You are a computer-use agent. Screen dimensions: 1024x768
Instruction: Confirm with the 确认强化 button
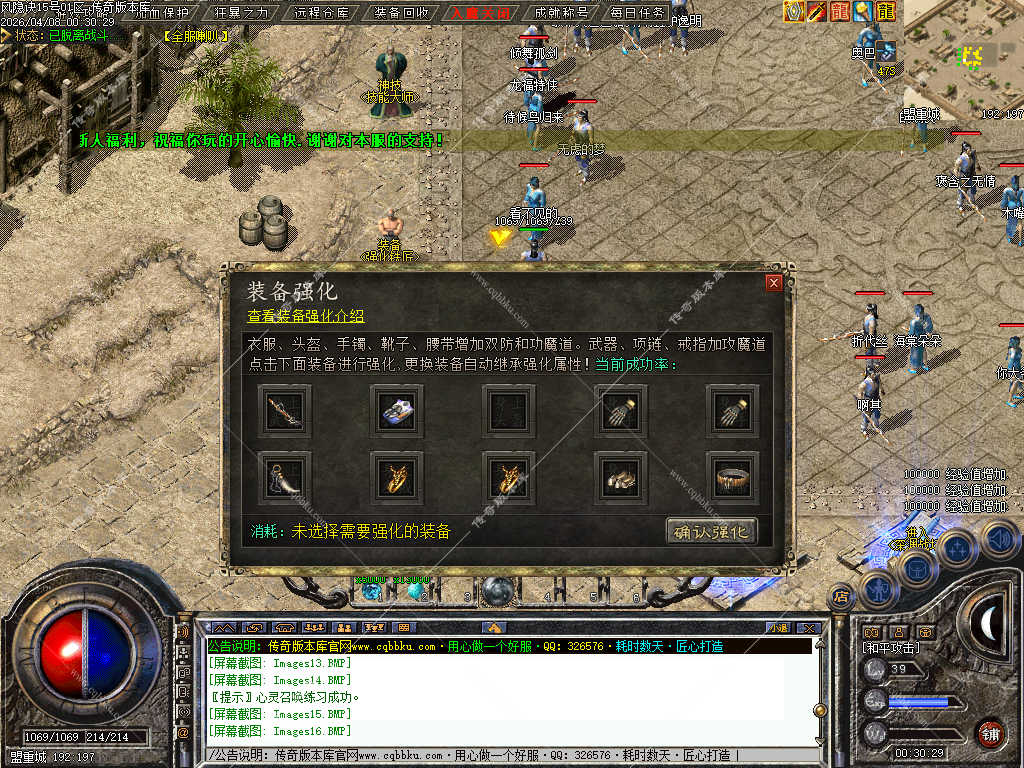point(711,531)
